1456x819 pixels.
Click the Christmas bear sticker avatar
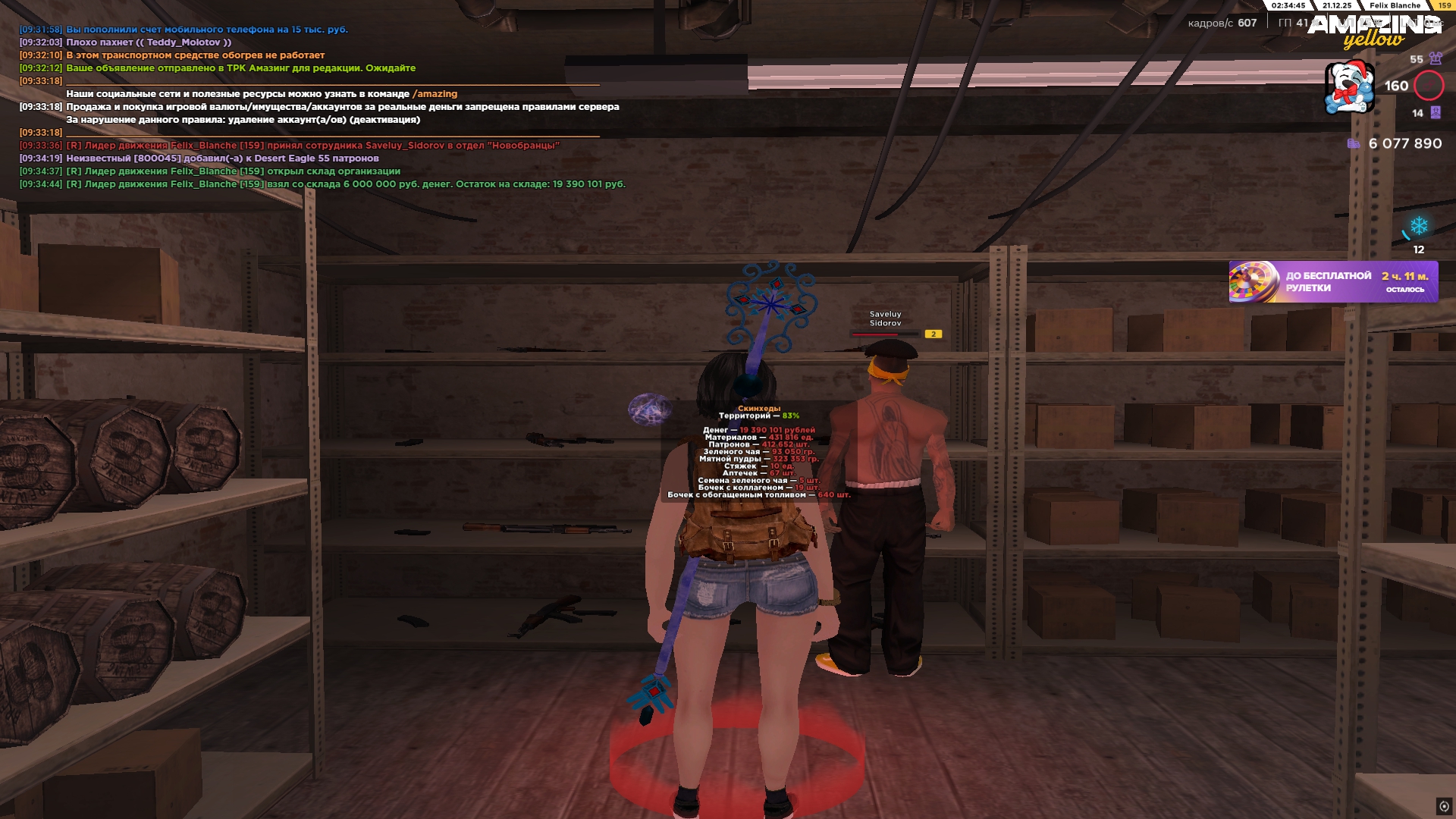click(x=1349, y=87)
